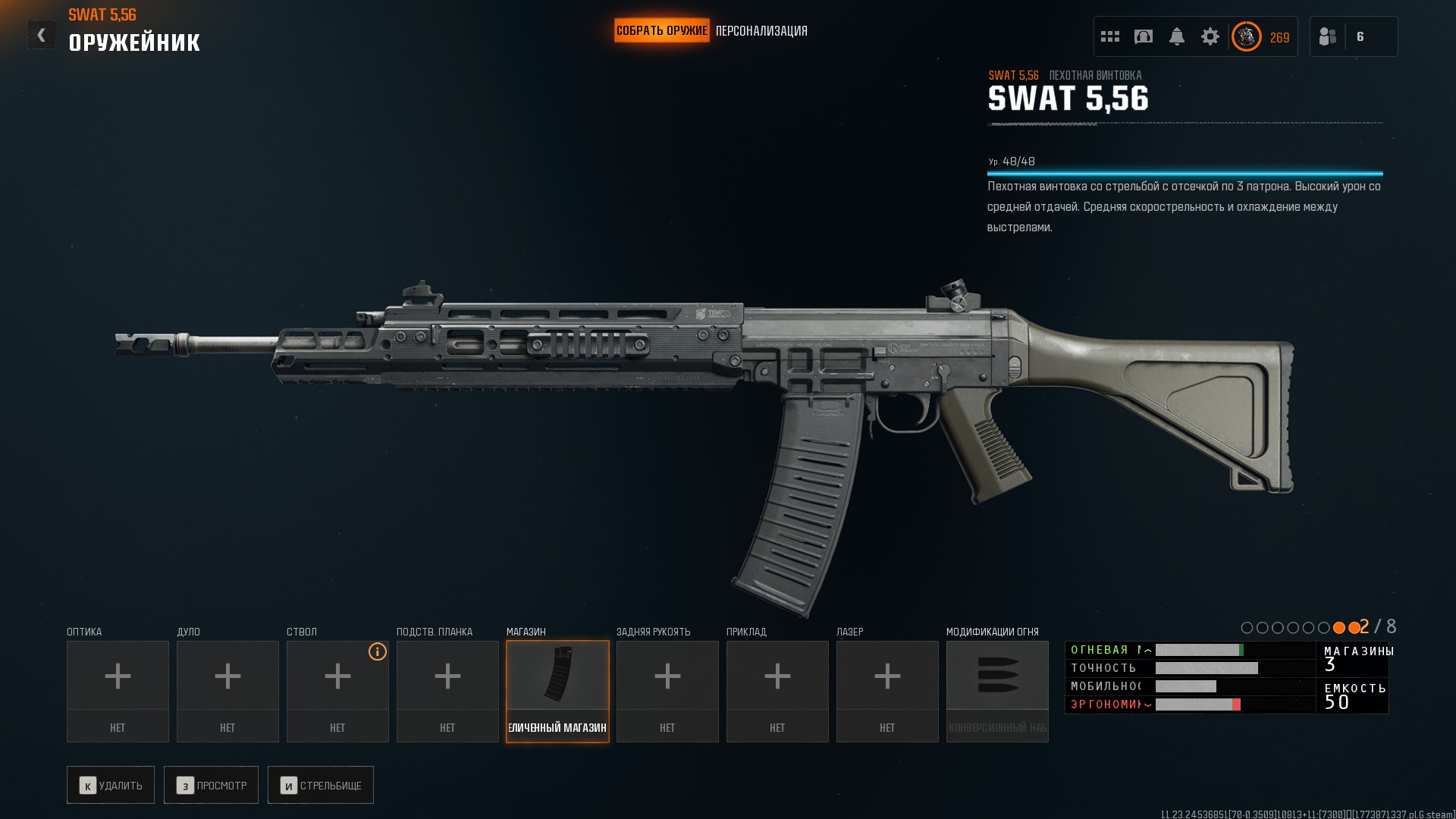1456x819 pixels.
Task: Open the Подств. планка slot
Action: [447, 691]
